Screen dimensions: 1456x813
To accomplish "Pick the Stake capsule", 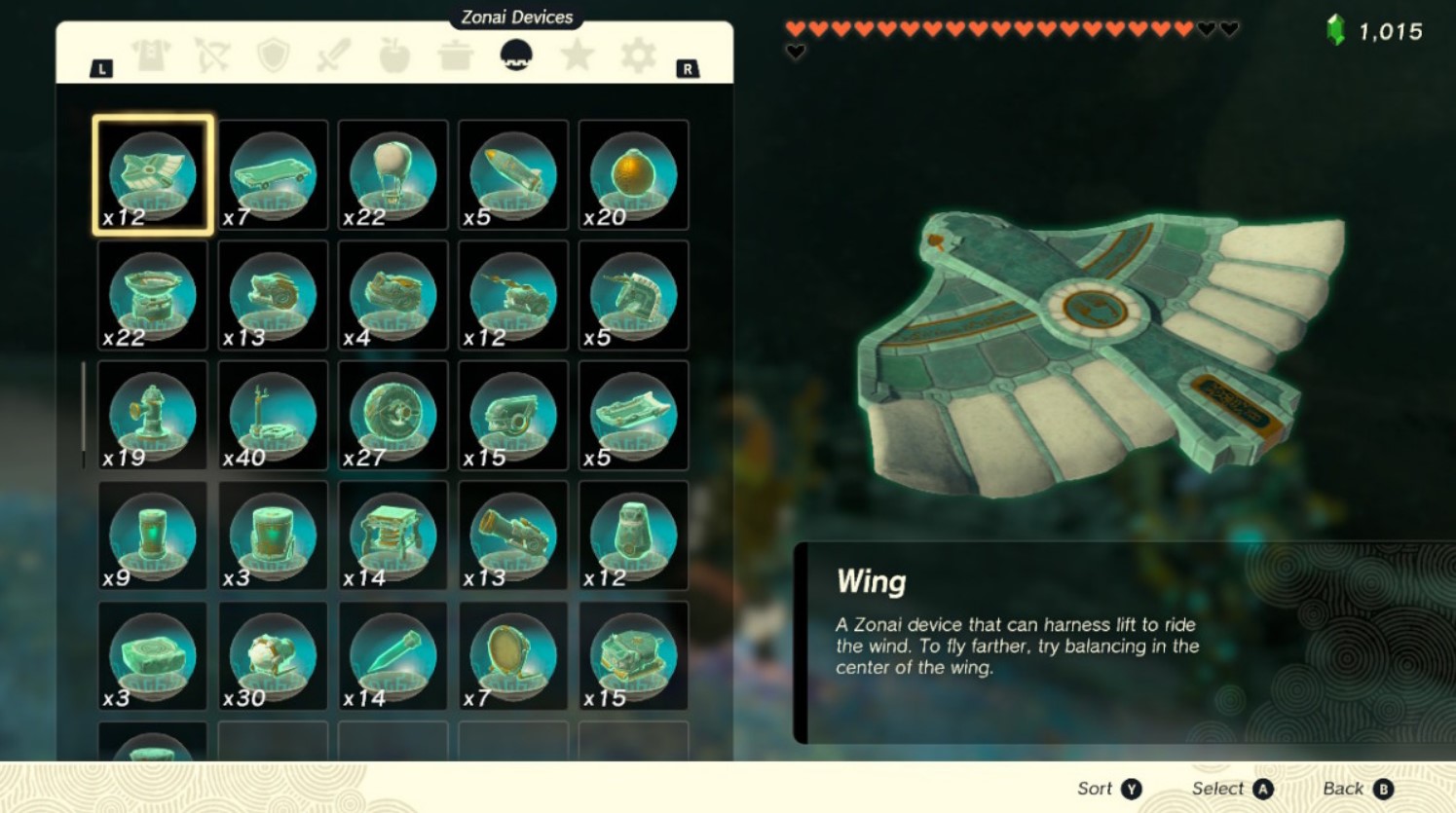I will coord(392,656).
